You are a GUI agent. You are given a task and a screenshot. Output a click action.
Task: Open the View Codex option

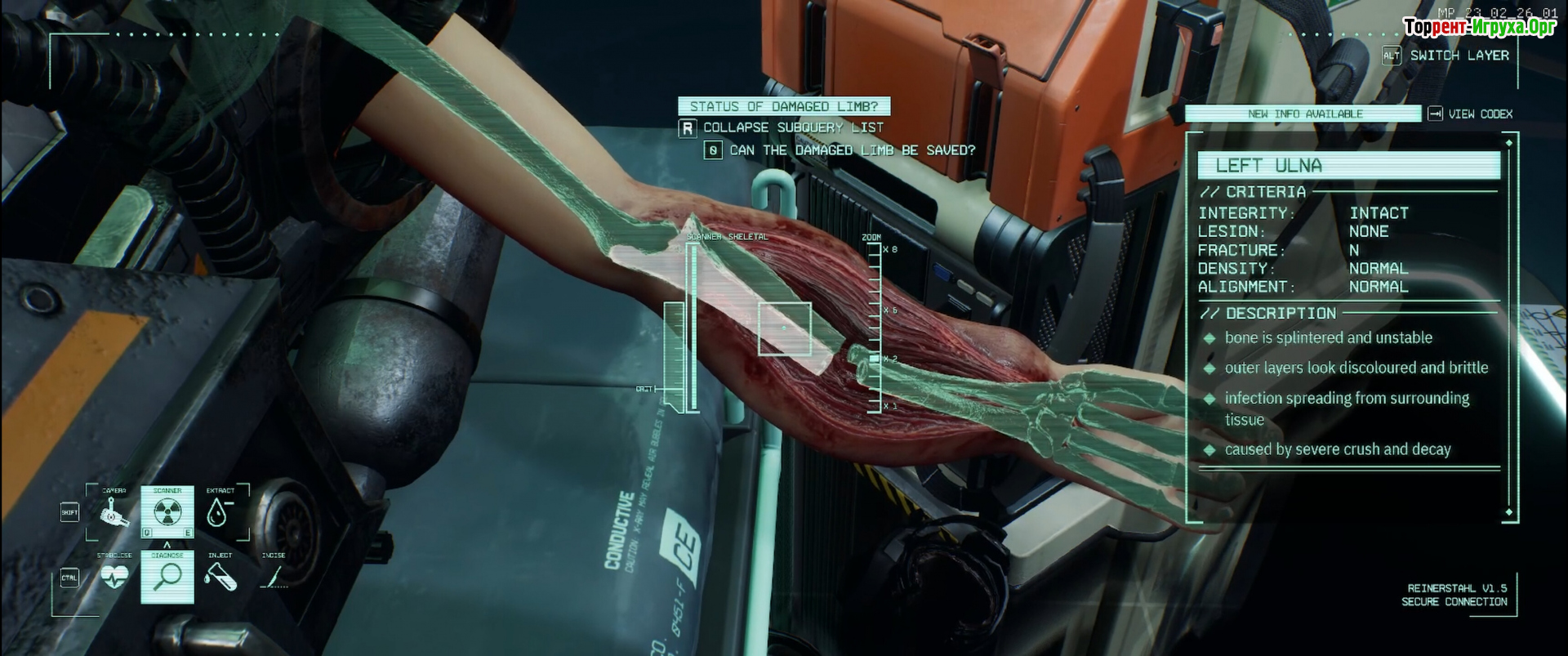pos(1479,114)
